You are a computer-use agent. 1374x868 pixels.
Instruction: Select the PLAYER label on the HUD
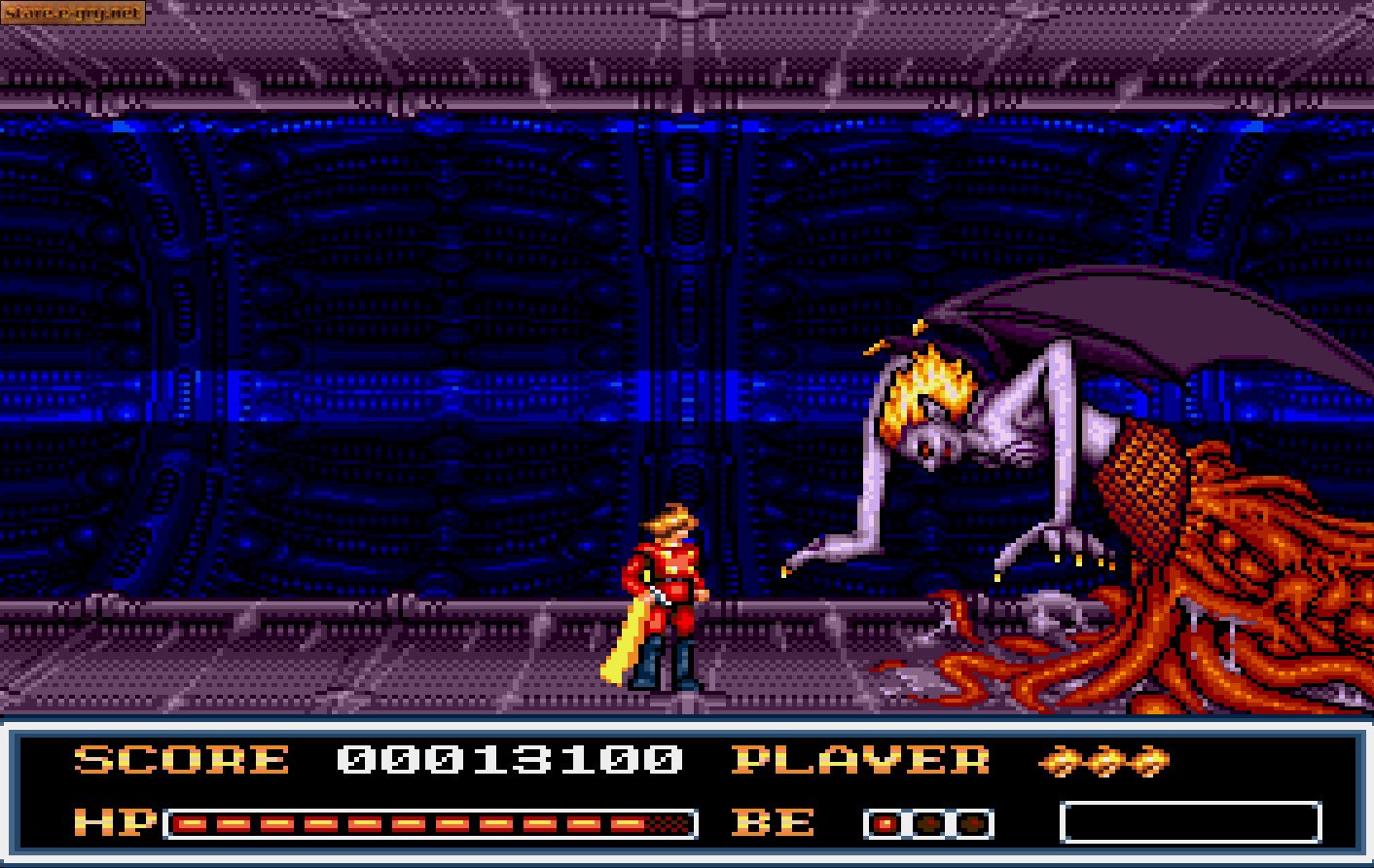(x=861, y=762)
